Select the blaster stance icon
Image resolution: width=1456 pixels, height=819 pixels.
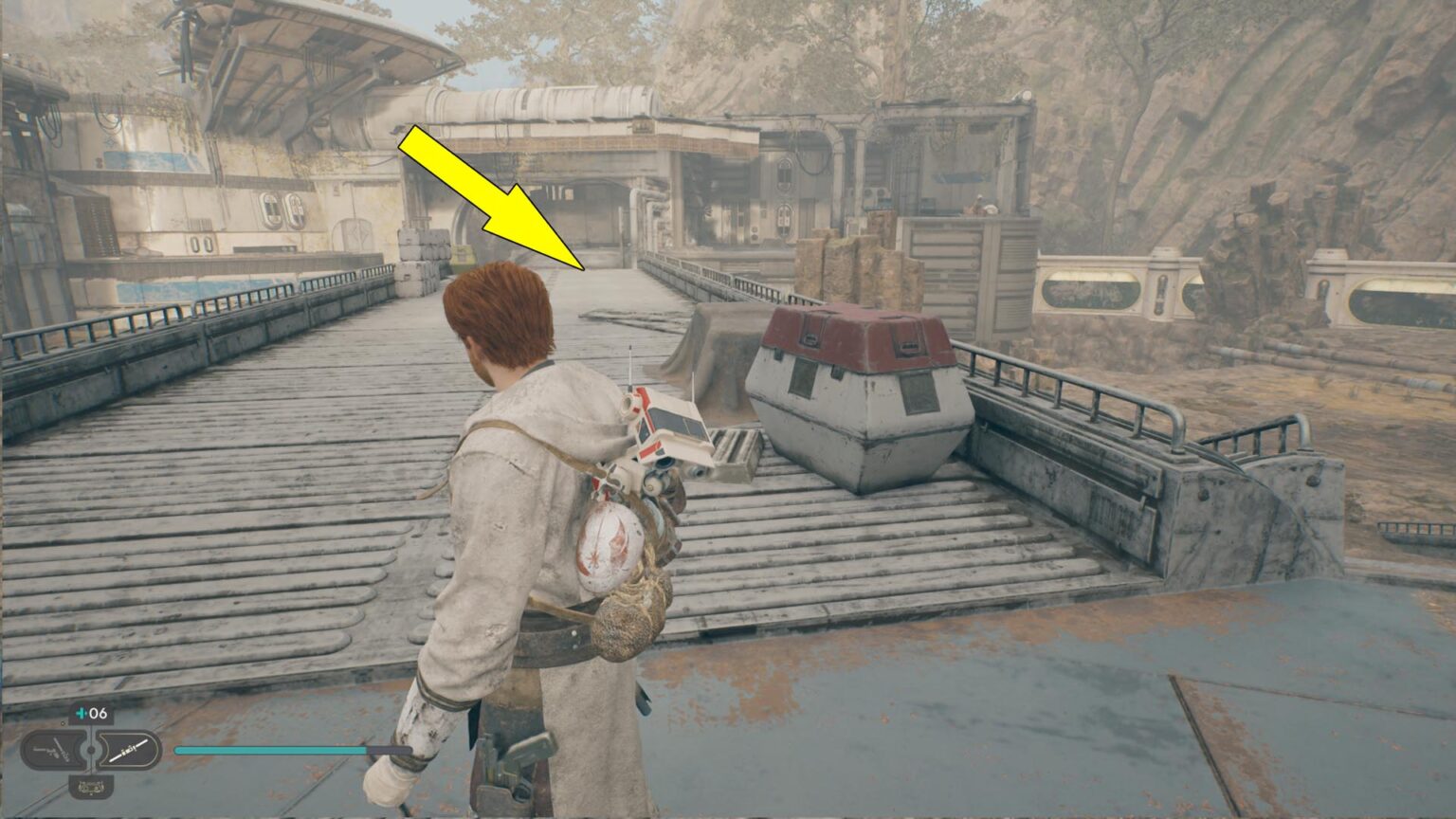tap(53, 749)
